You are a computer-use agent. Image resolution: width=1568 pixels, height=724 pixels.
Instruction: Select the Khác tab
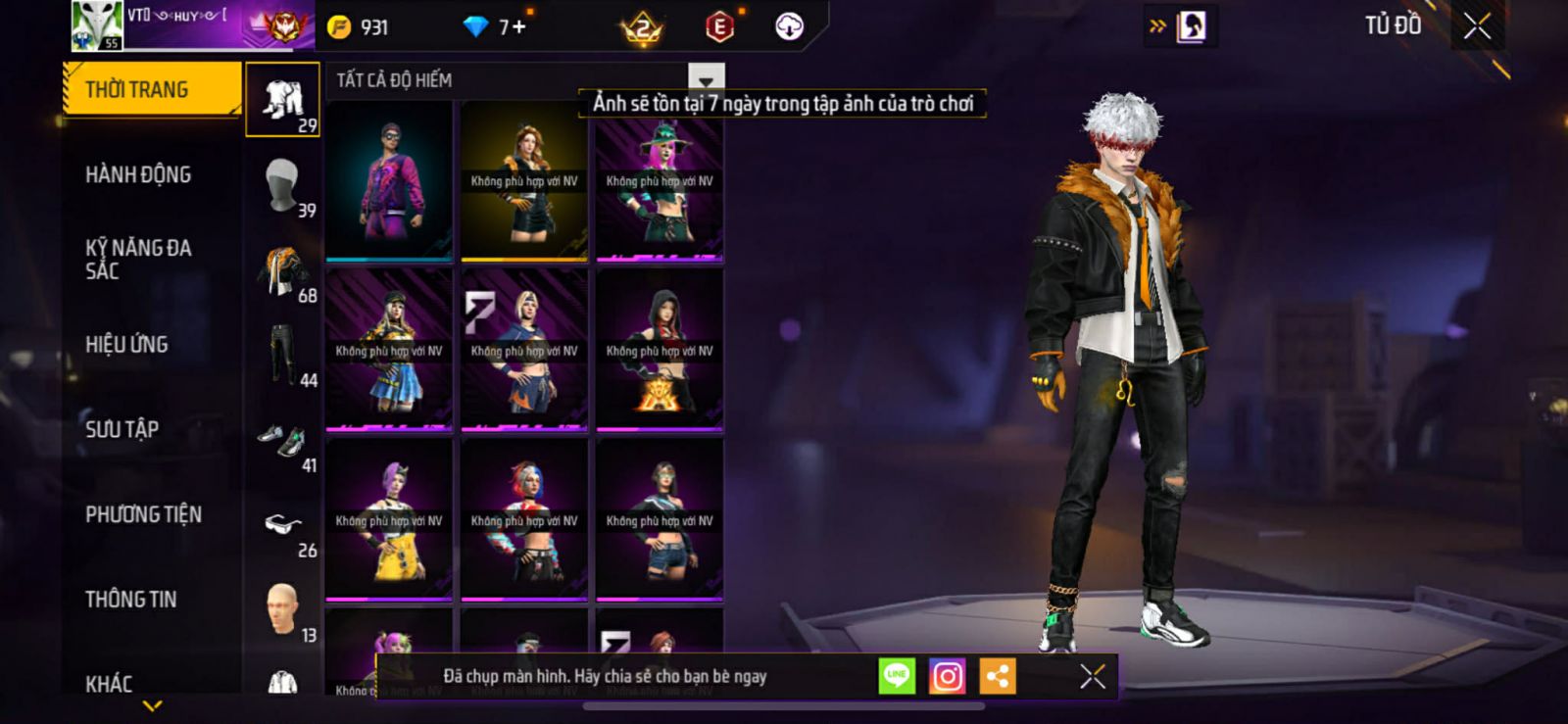109,683
